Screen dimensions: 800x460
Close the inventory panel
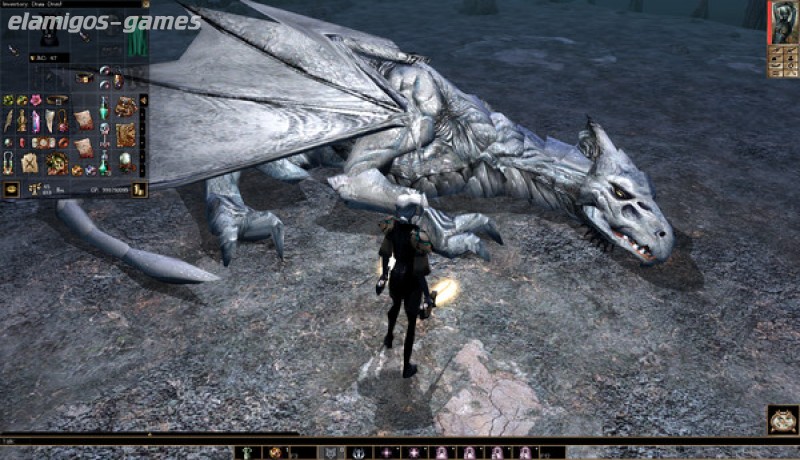pyautogui.click(x=146, y=4)
